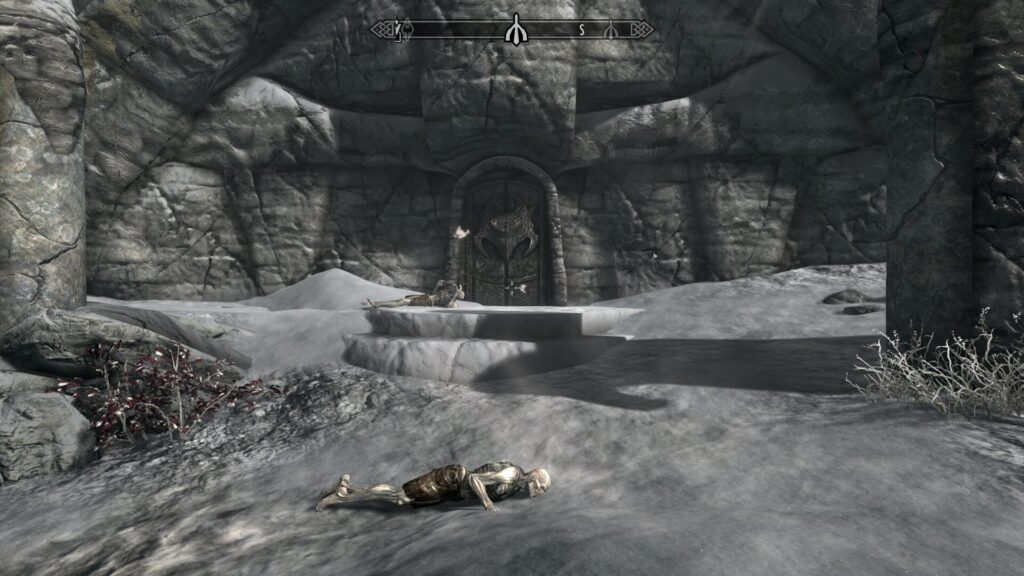This screenshot has height=576, width=1024.
Task: Click the dragon emblem marker on compass
Action: click(x=410, y=30)
